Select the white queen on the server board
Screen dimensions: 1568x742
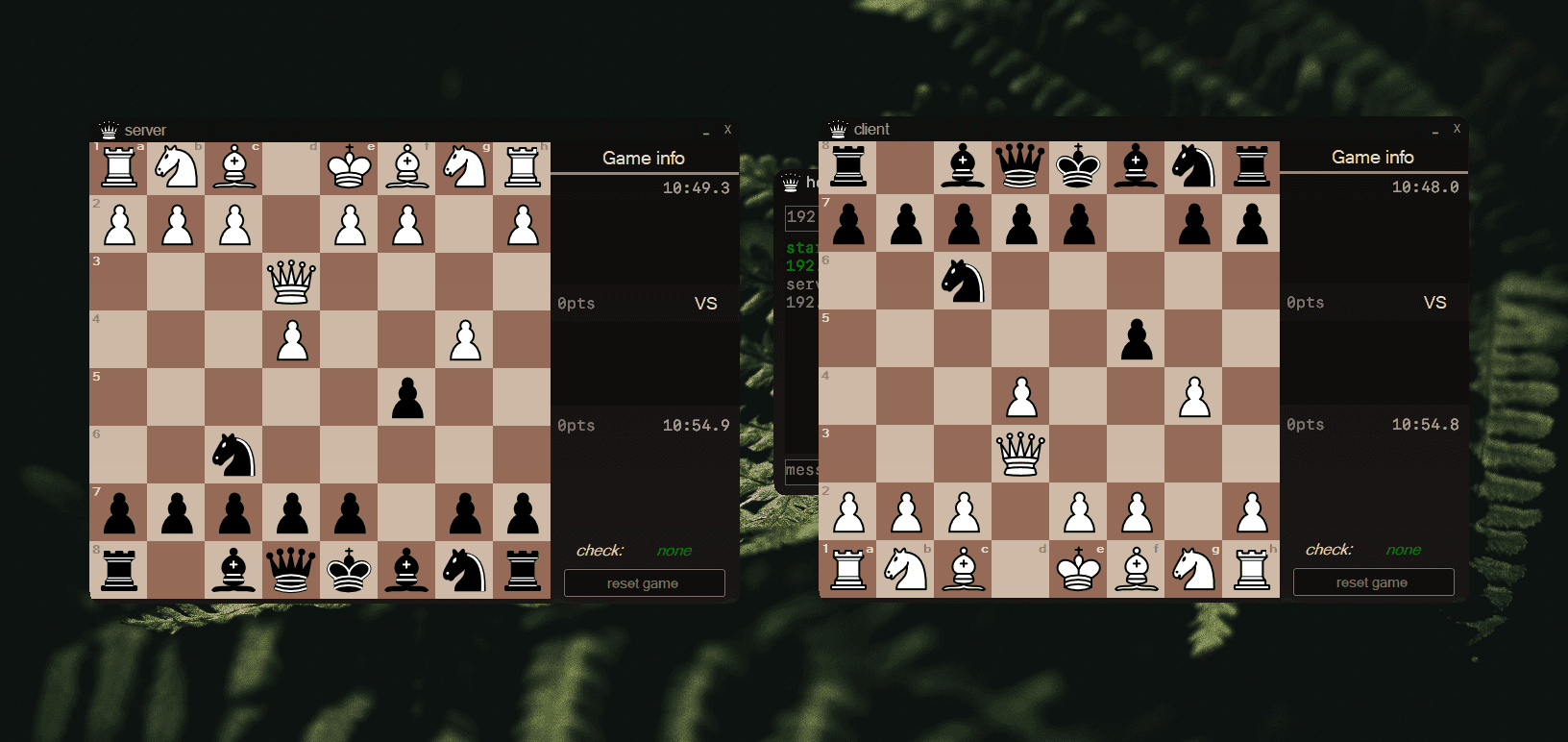click(x=291, y=282)
